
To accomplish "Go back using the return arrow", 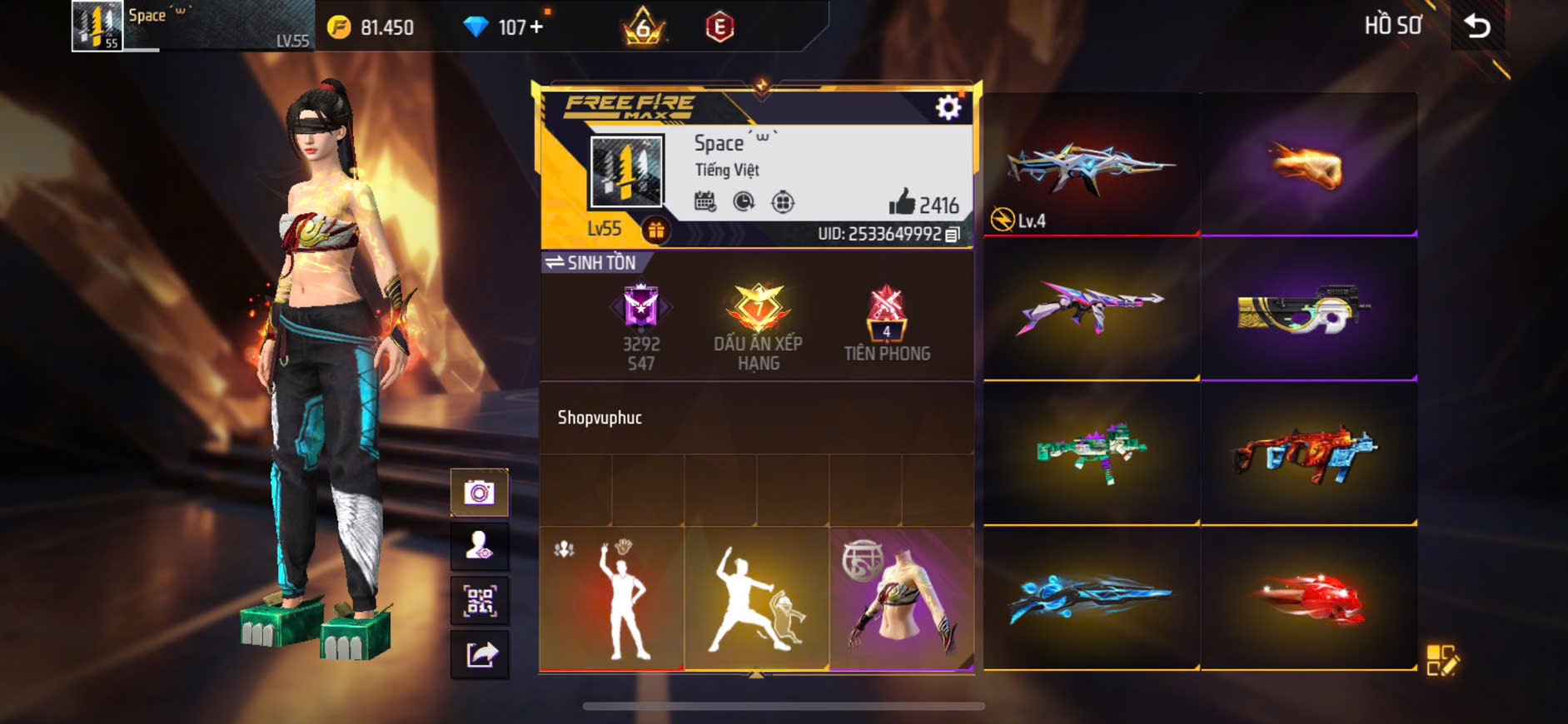I will pyautogui.click(x=1477, y=27).
